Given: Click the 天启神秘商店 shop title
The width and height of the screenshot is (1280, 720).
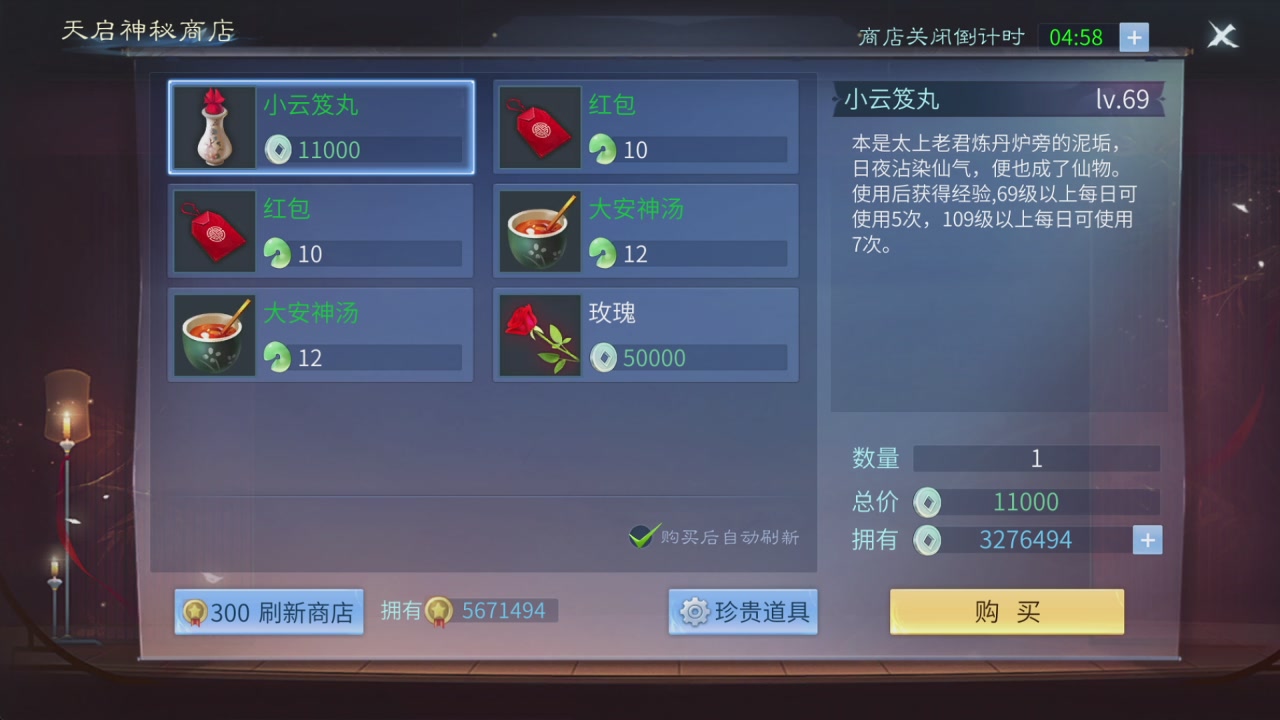Looking at the screenshot, I should click(146, 31).
